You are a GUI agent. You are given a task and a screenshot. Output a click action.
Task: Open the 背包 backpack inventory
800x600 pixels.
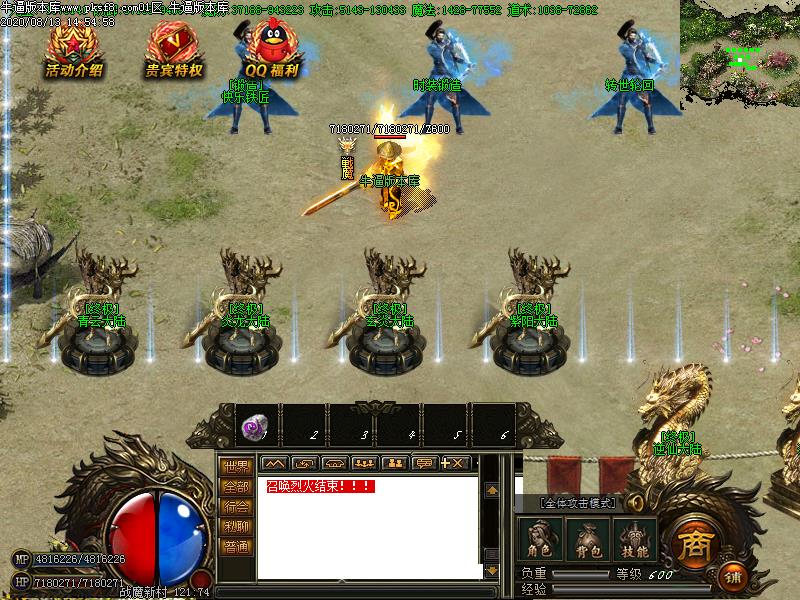point(588,540)
